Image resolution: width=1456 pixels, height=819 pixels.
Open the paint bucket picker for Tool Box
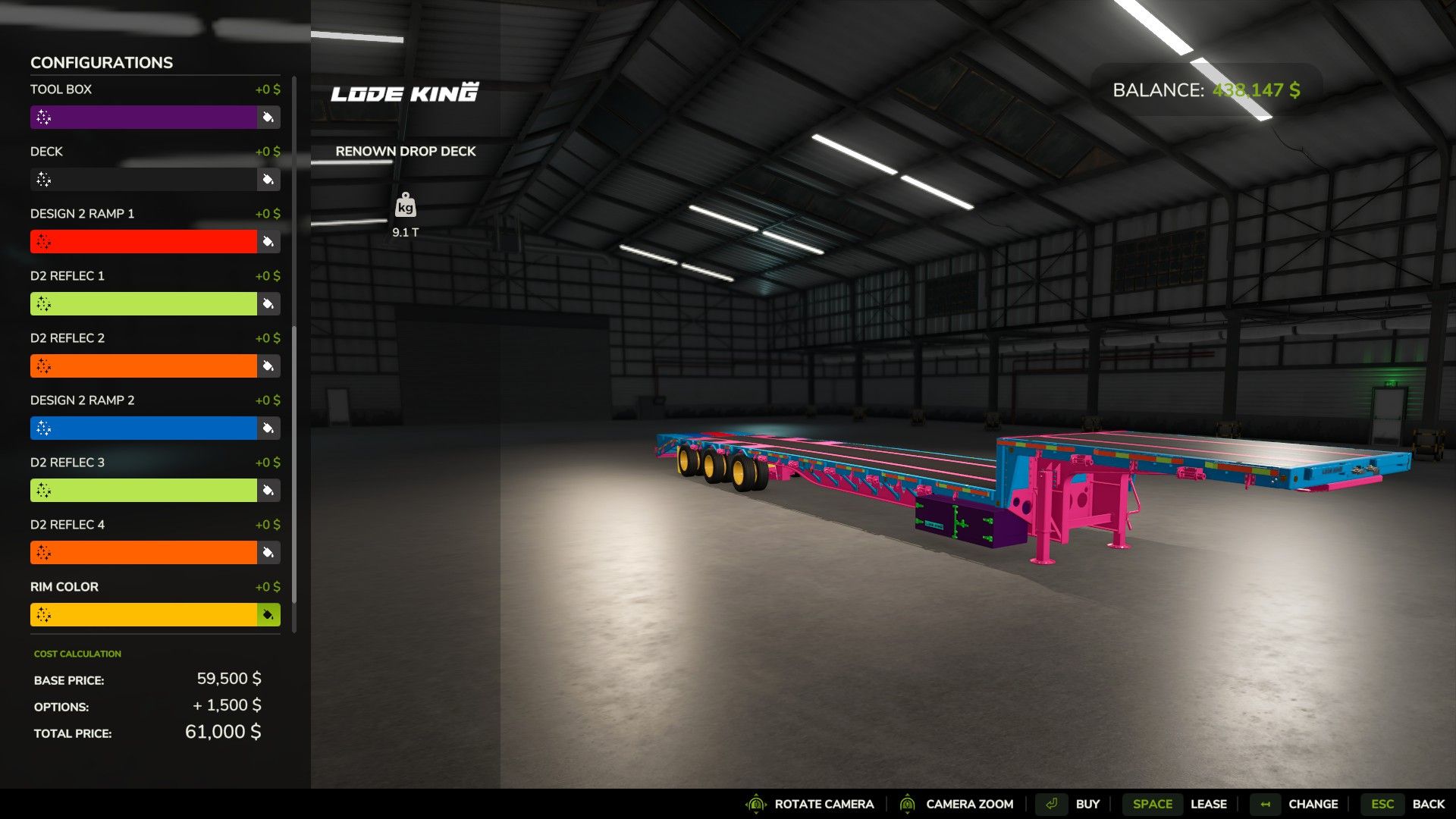[x=267, y=118]
